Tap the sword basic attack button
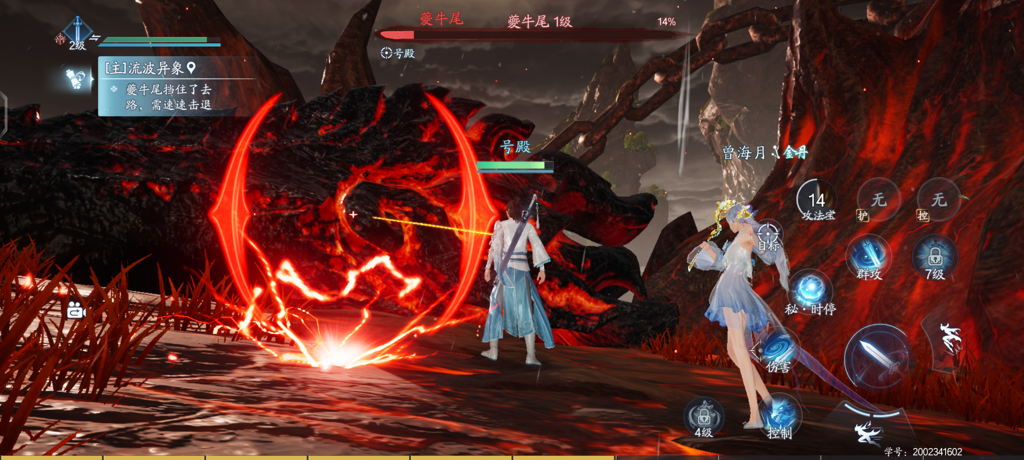Viewport: 1024px width, 460px height. [876, 357]
